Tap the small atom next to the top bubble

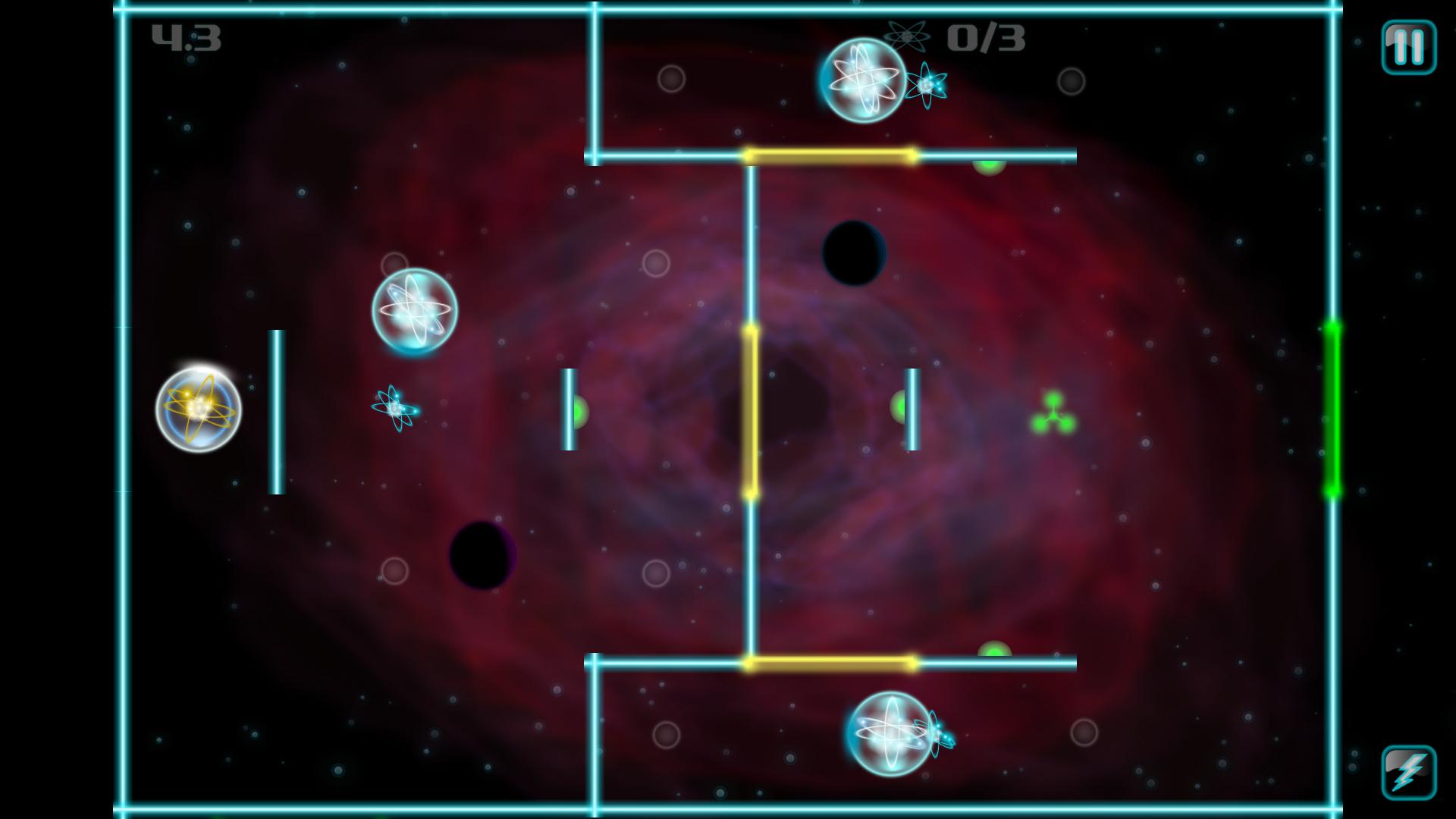pyautogui.click(x=927, y=86)
